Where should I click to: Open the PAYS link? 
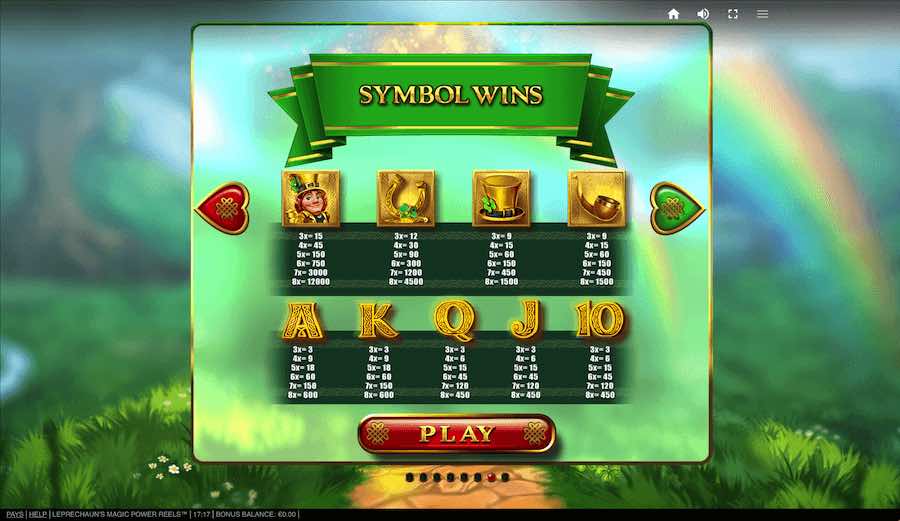(x=13, y=514)
